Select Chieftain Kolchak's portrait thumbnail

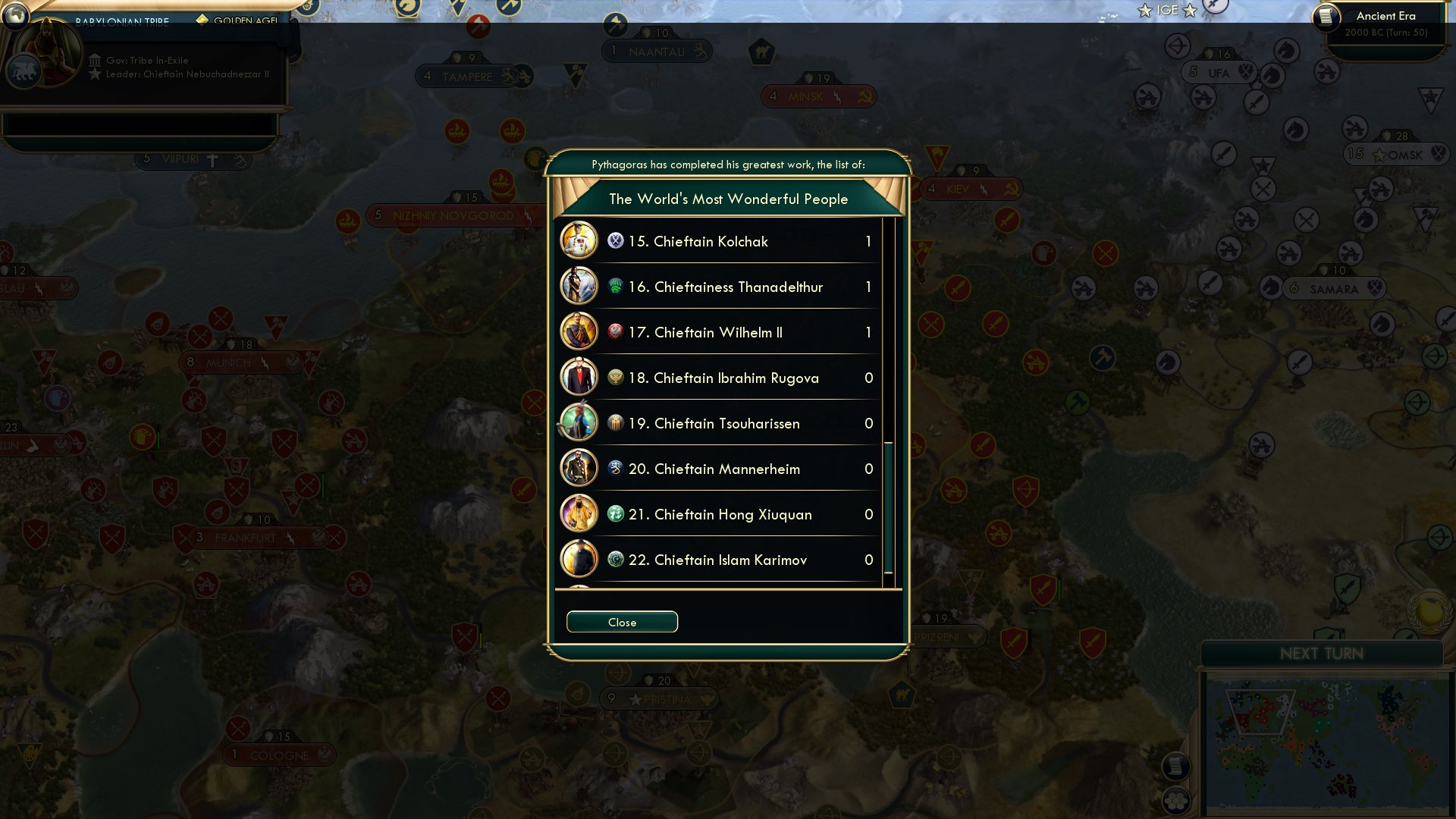click(579, 241)
